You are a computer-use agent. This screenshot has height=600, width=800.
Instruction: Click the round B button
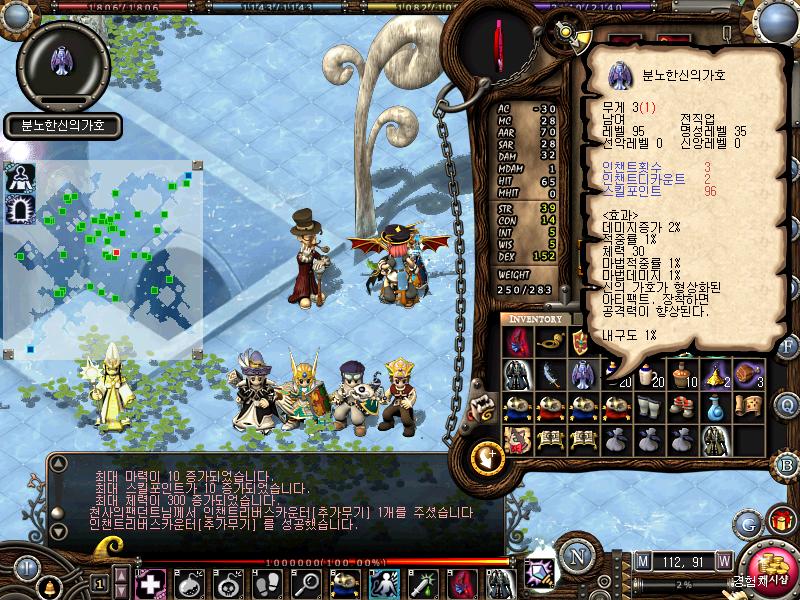click(788, 464)
